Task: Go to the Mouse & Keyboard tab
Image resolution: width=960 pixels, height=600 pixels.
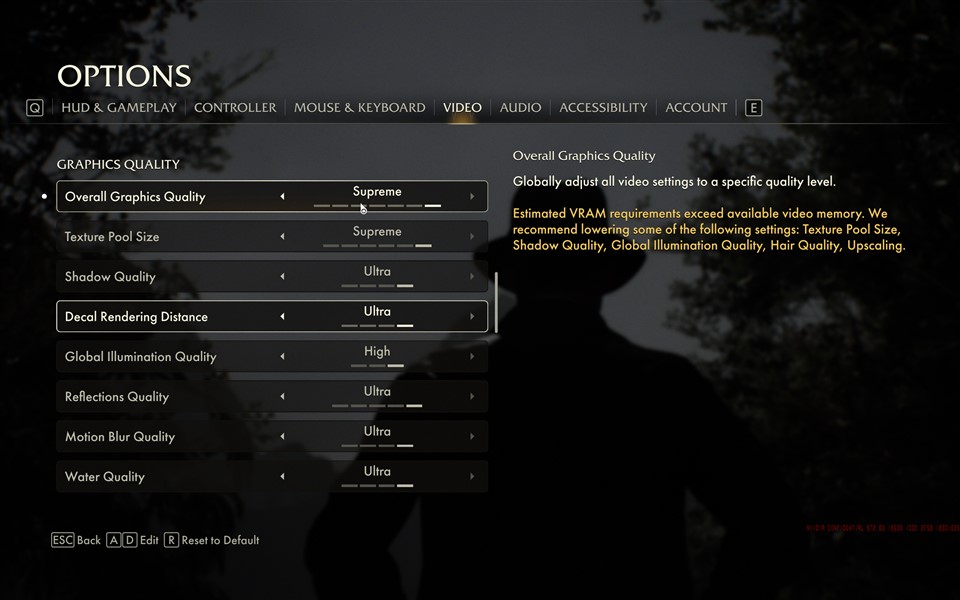Action: tap(359, 107)
